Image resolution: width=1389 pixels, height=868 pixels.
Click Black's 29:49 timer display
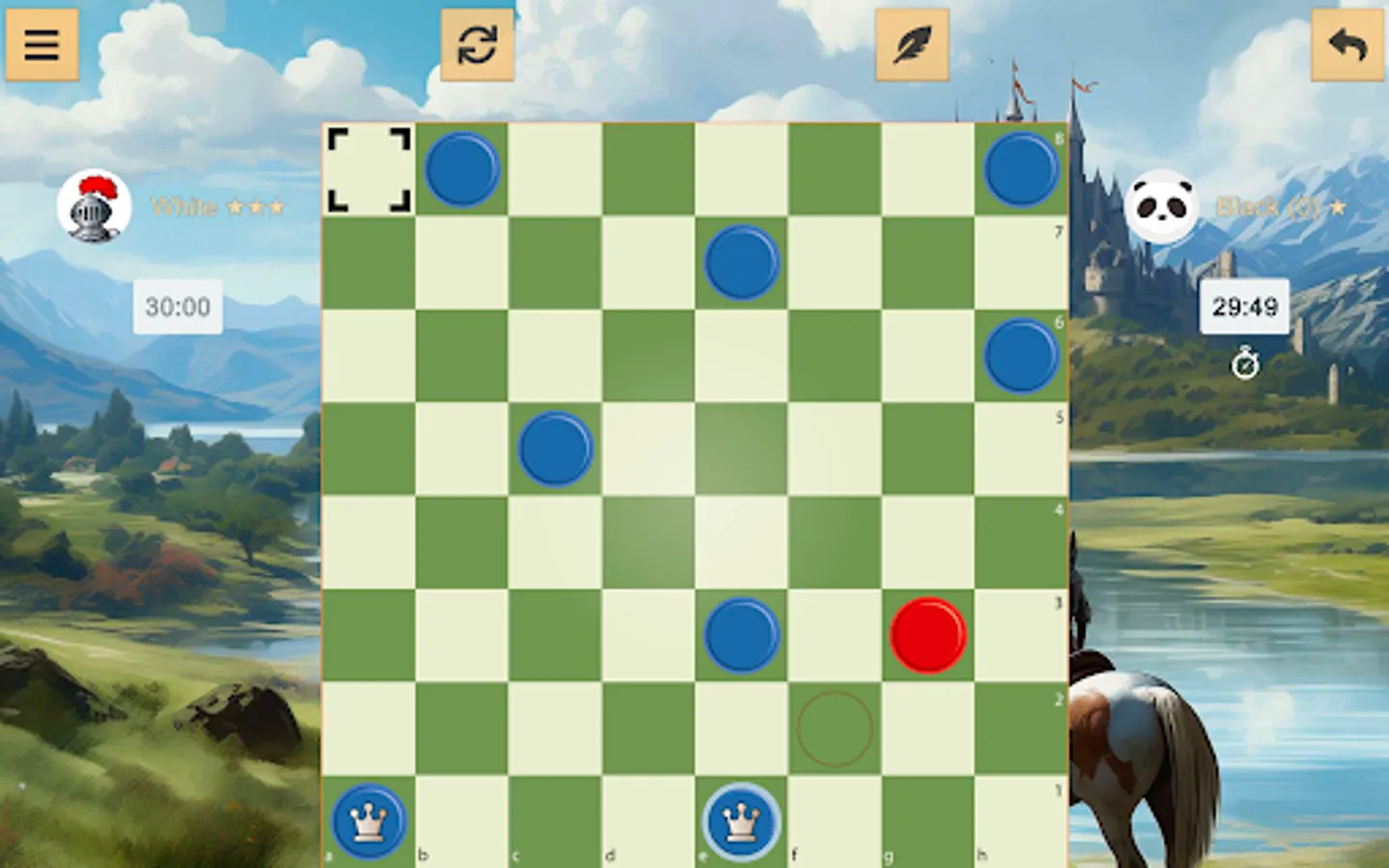point(1244,306)
